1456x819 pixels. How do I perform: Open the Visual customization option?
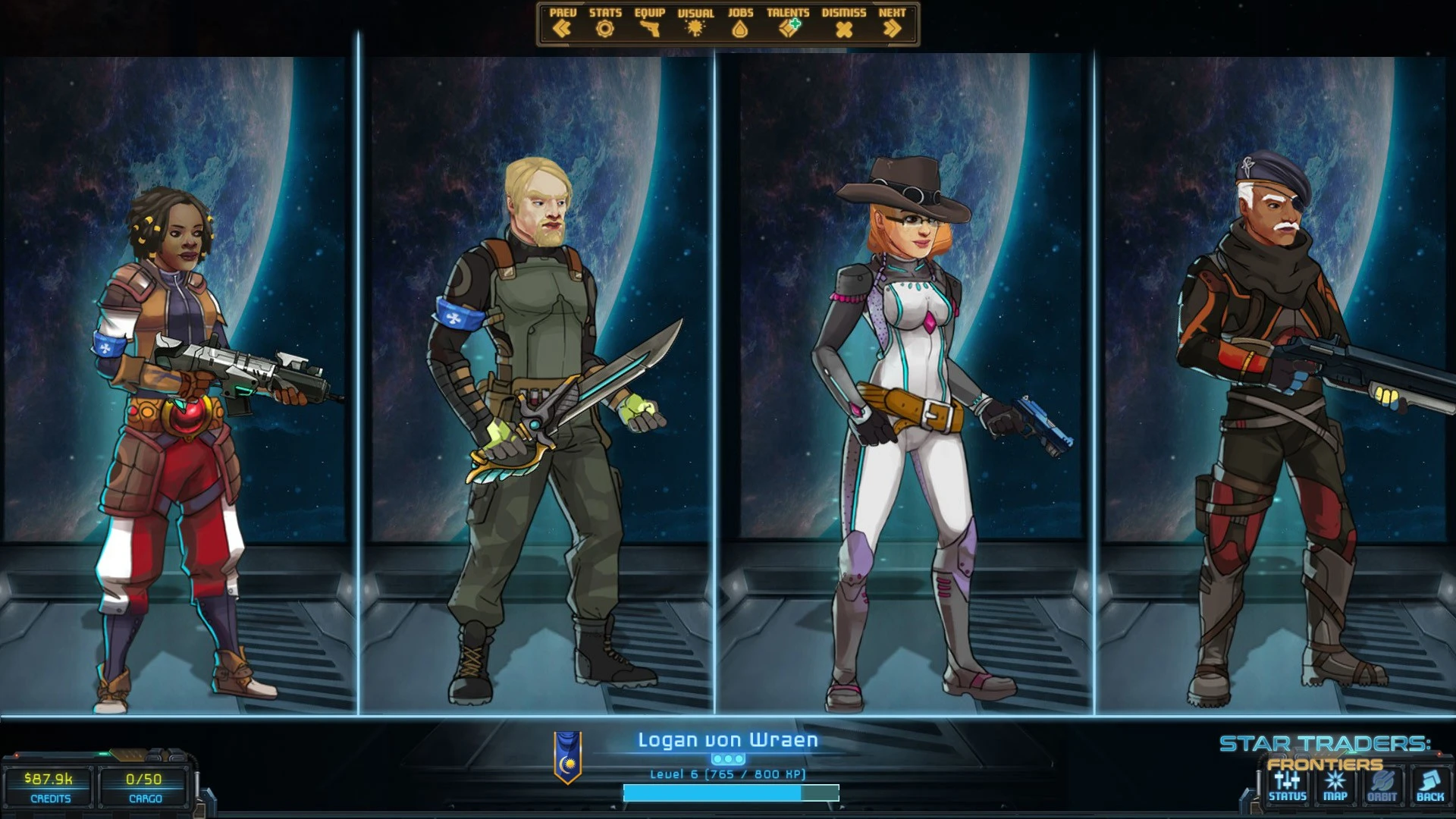695,24
